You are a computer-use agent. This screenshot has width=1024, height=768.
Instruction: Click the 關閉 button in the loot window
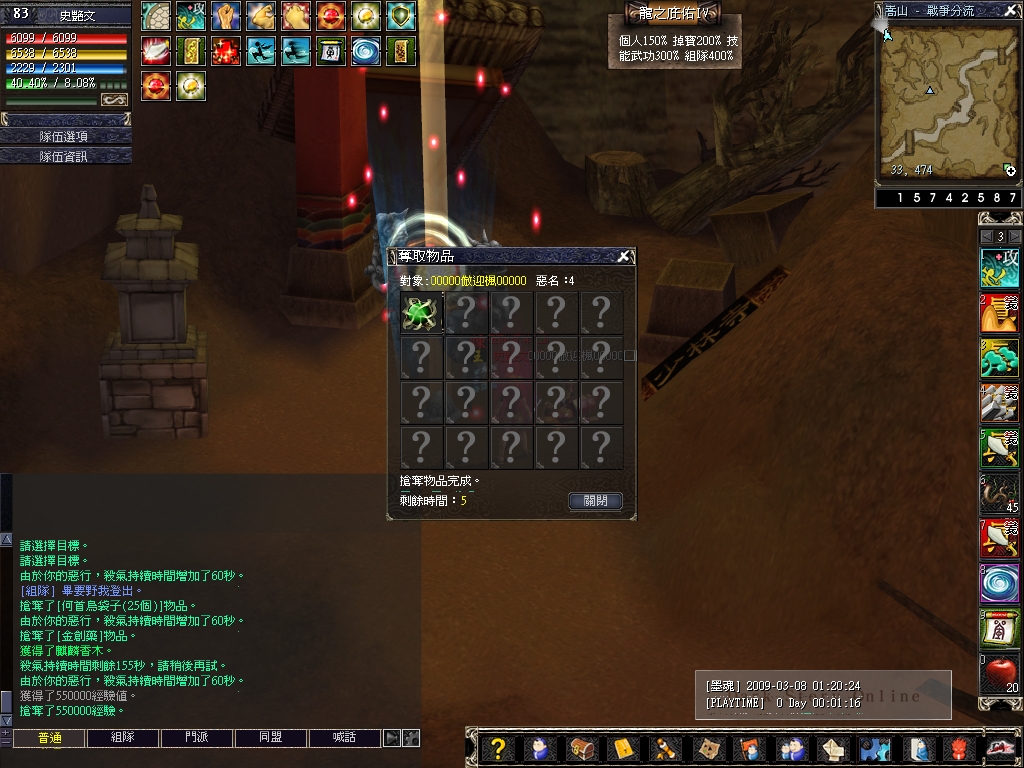595,500
